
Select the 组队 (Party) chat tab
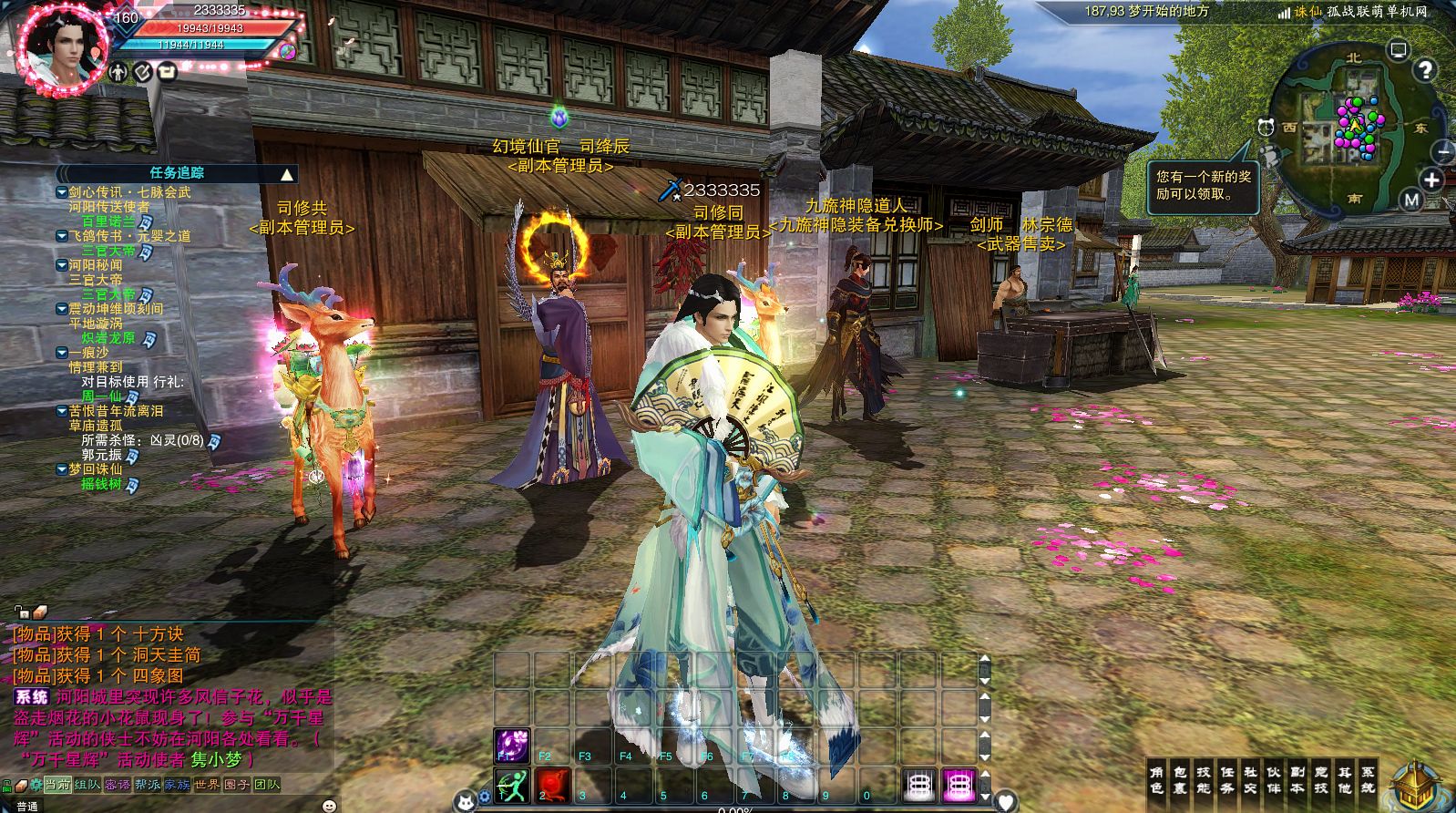[x=87, y=785]
